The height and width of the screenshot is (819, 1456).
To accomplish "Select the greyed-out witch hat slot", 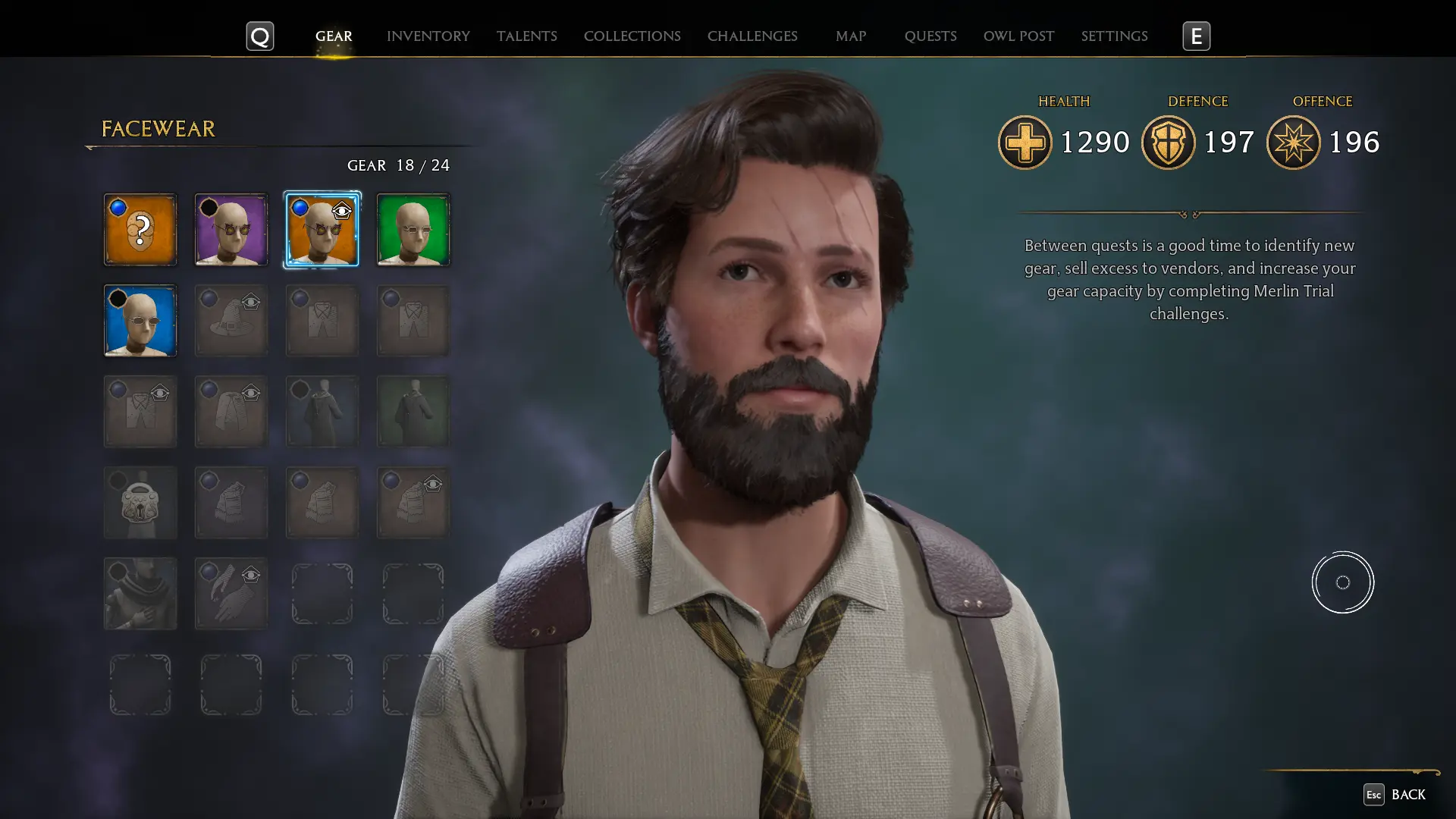I will [x=231, y=321].
